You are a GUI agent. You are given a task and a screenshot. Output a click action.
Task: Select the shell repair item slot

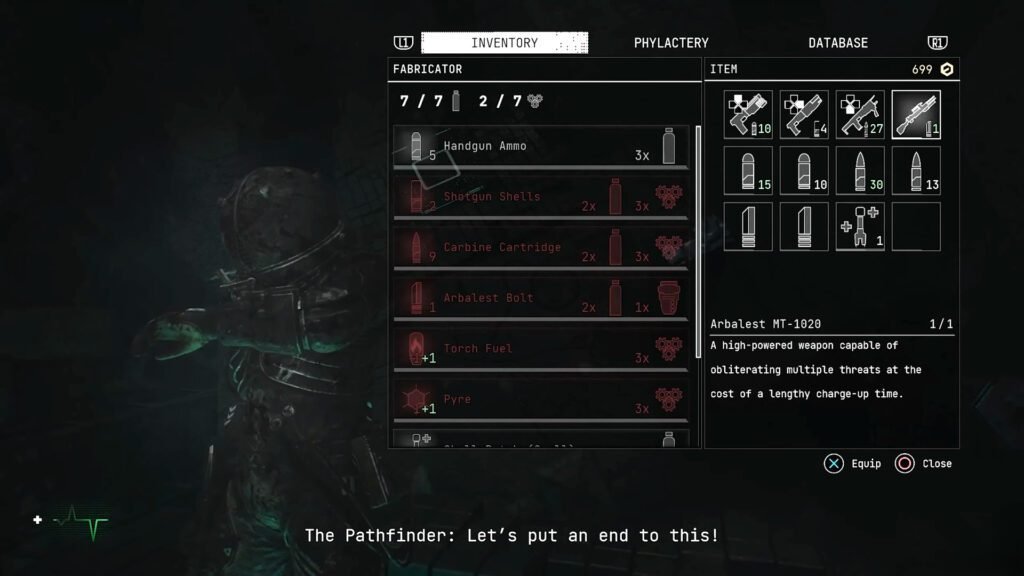click(x=860, y=227)
